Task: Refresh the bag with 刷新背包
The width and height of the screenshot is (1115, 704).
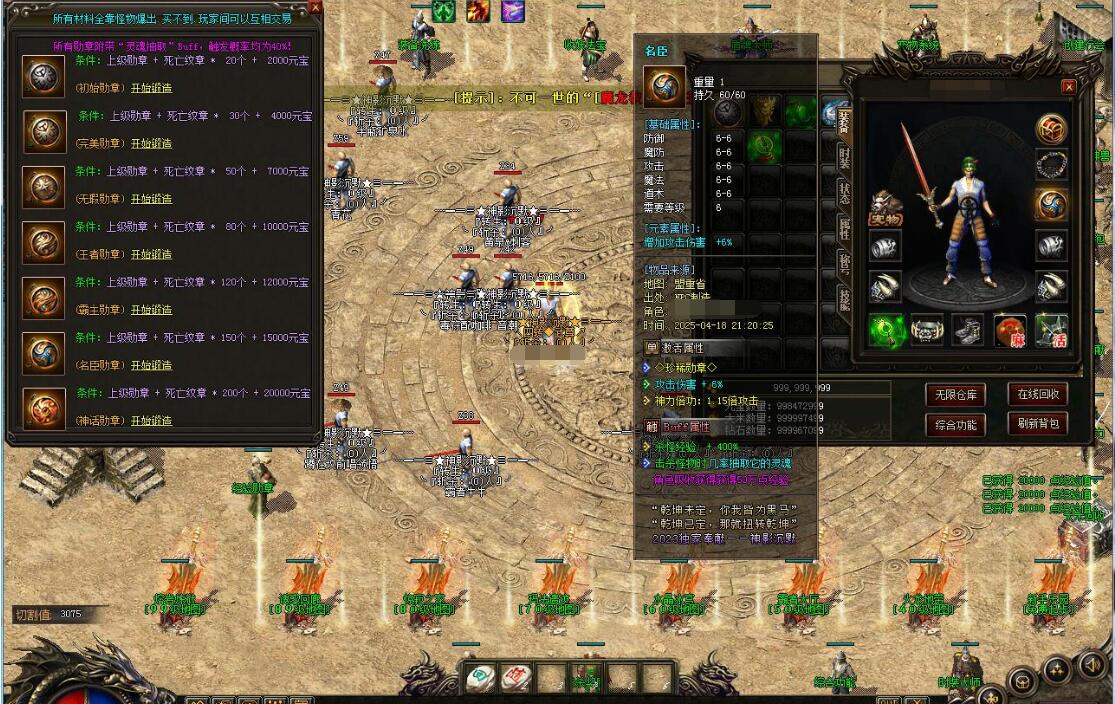Action: [x=1037, y=425]
